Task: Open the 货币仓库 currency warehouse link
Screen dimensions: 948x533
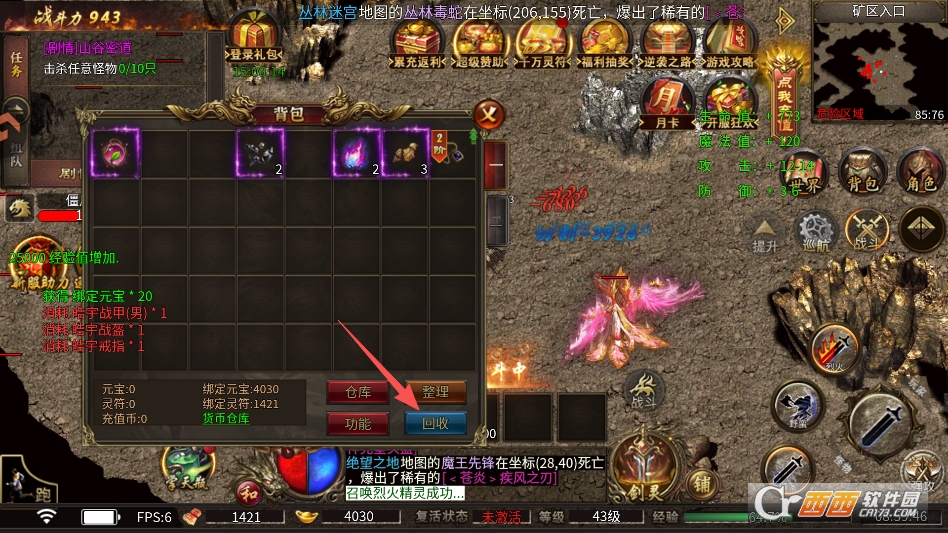Action: [225, 418]
